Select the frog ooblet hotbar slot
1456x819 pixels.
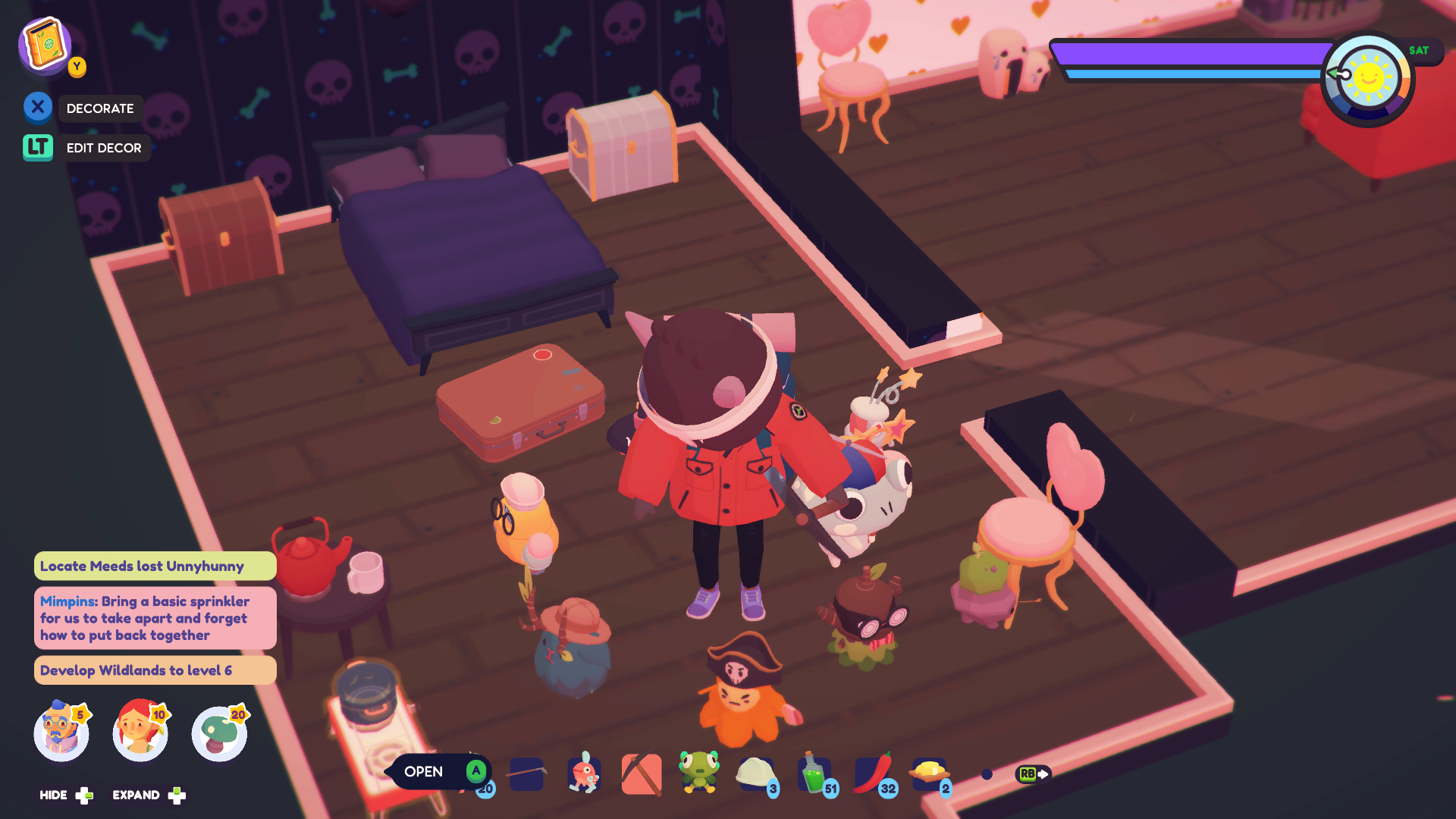click(x=699, y=775)
